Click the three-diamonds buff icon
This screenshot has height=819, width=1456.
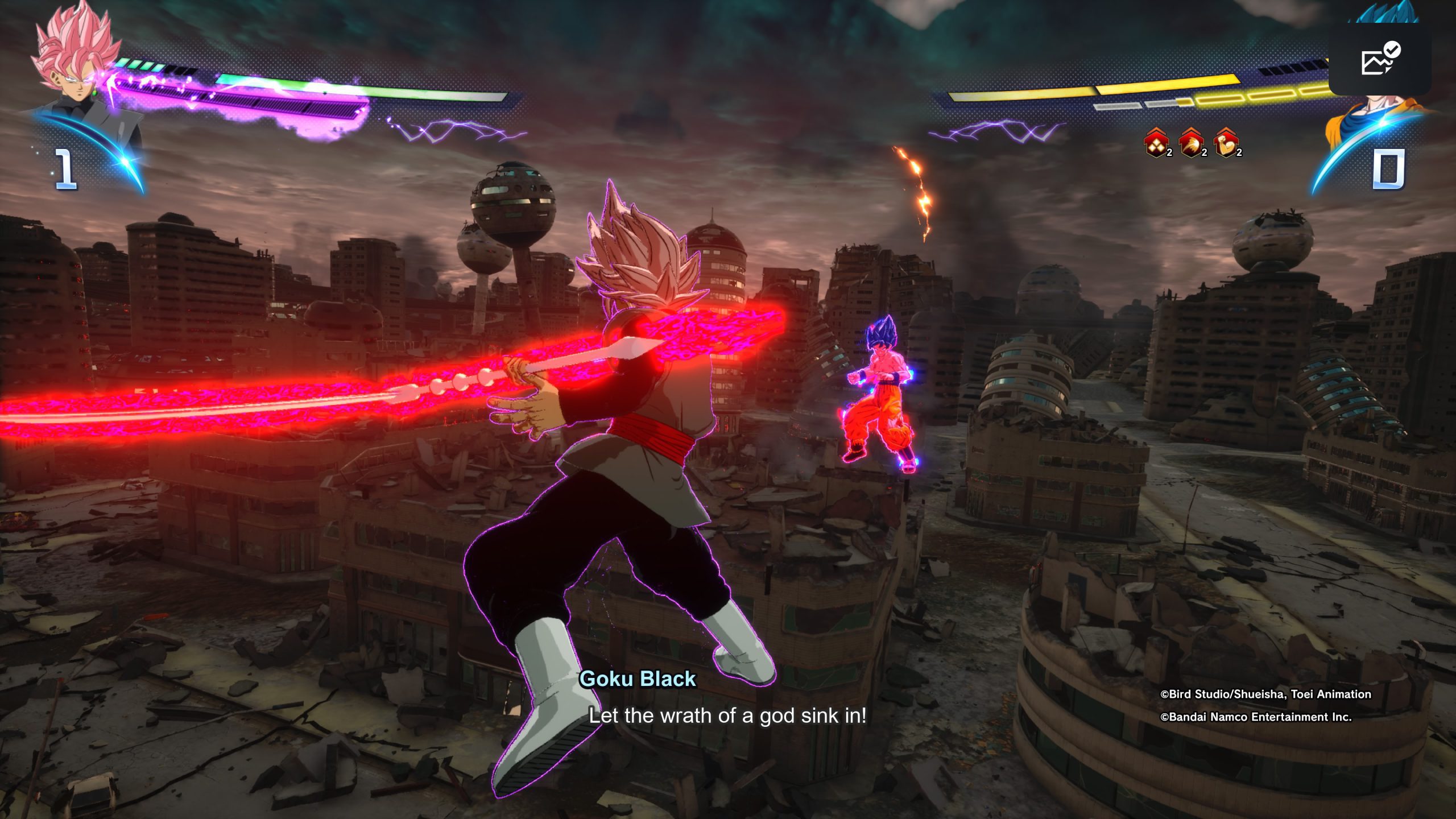click(1156, 143)
